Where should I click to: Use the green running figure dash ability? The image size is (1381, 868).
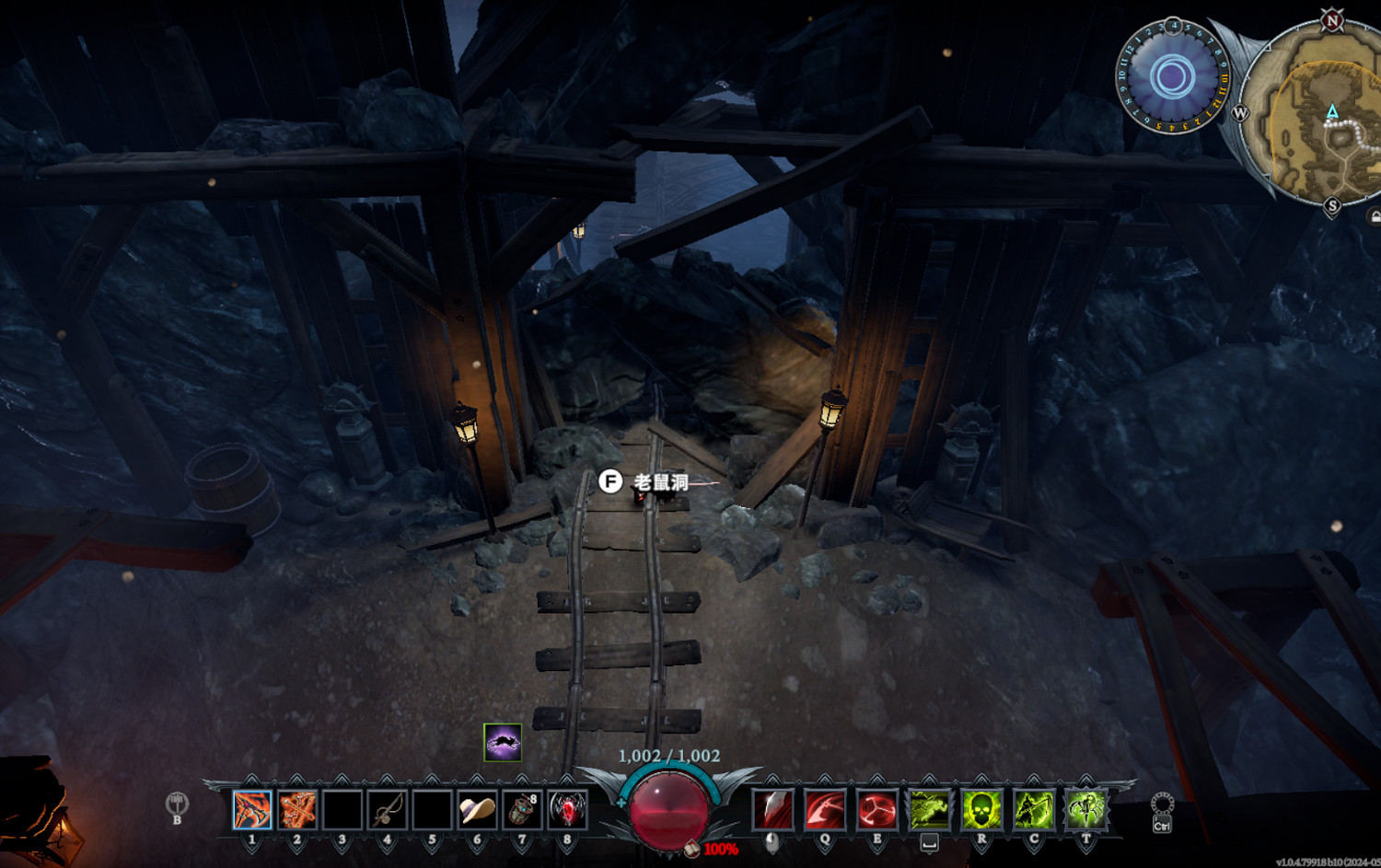(929, 810)
